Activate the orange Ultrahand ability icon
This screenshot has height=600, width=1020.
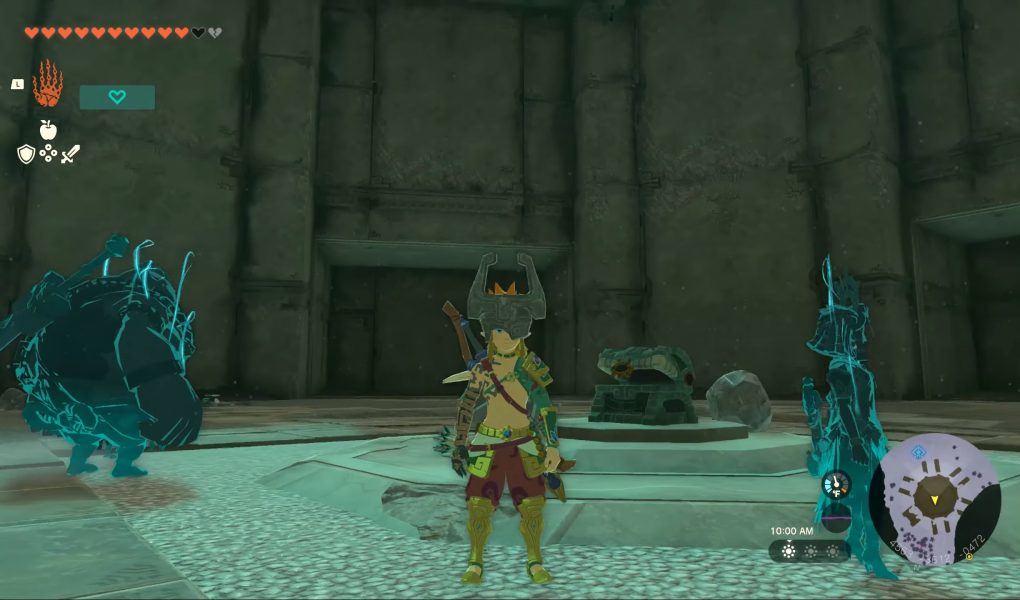(x=47, y=84)
